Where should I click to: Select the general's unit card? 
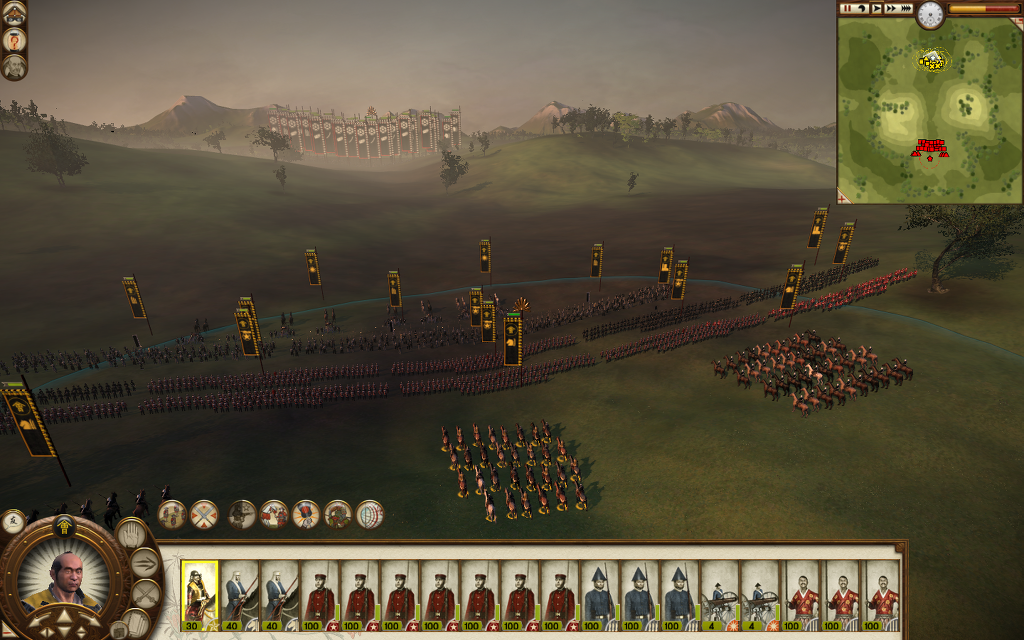point(200,595)
